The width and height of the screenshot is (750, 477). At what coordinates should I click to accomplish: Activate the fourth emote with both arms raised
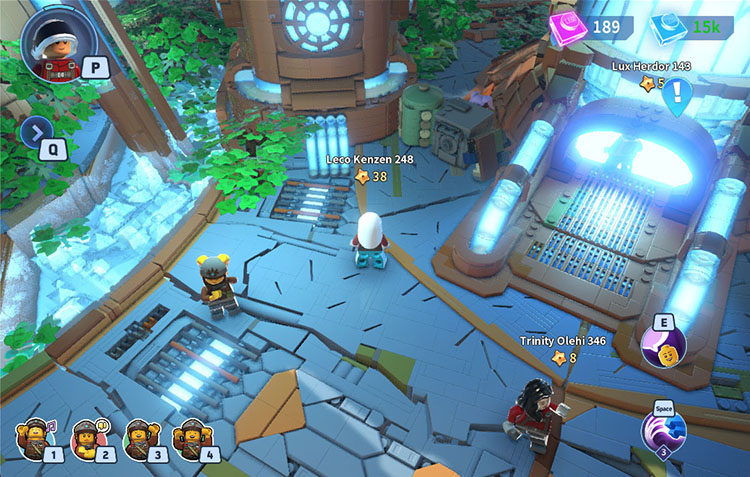[190, 437]
